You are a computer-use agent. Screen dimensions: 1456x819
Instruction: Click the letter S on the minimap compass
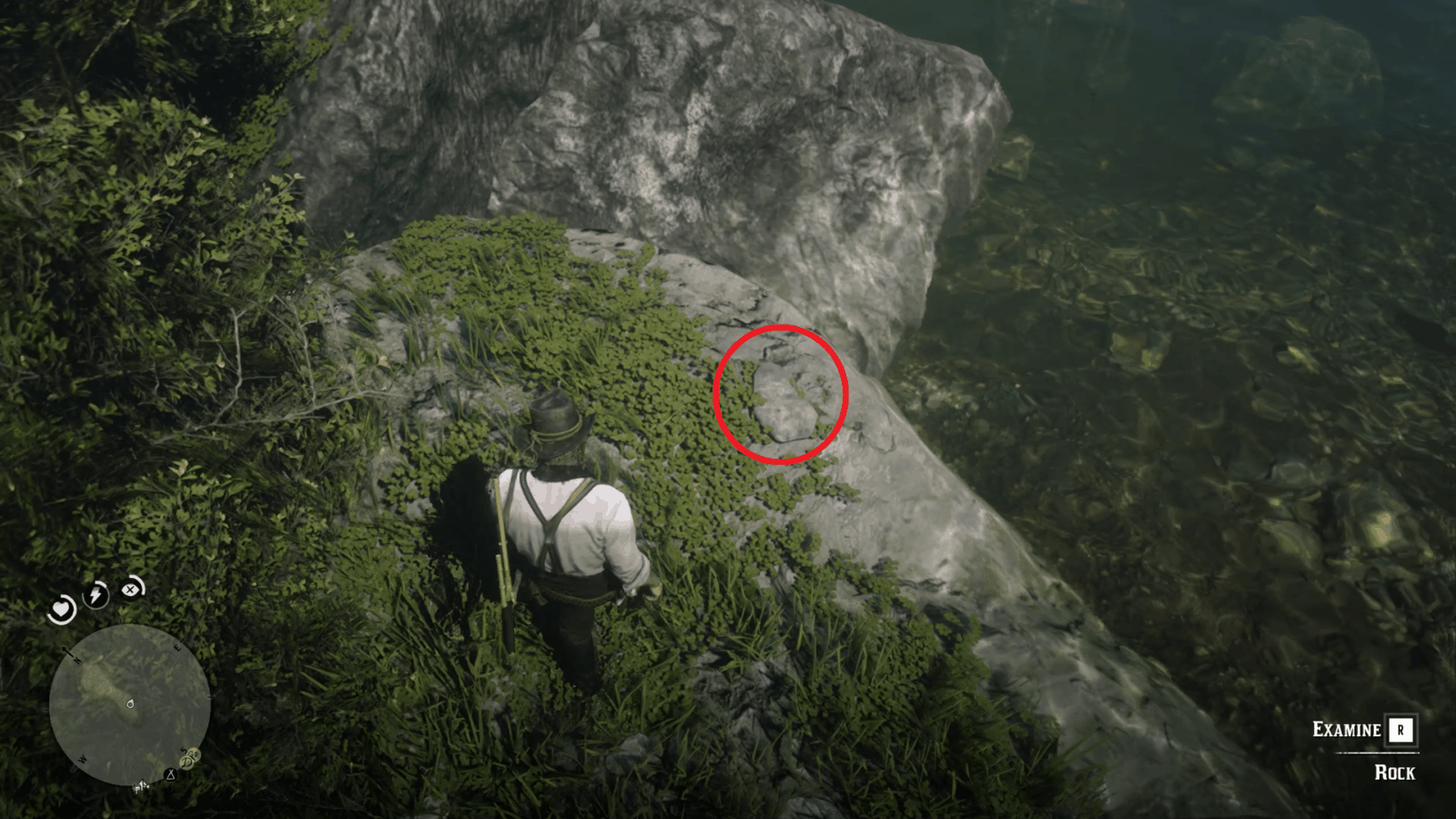coord(184,750)
